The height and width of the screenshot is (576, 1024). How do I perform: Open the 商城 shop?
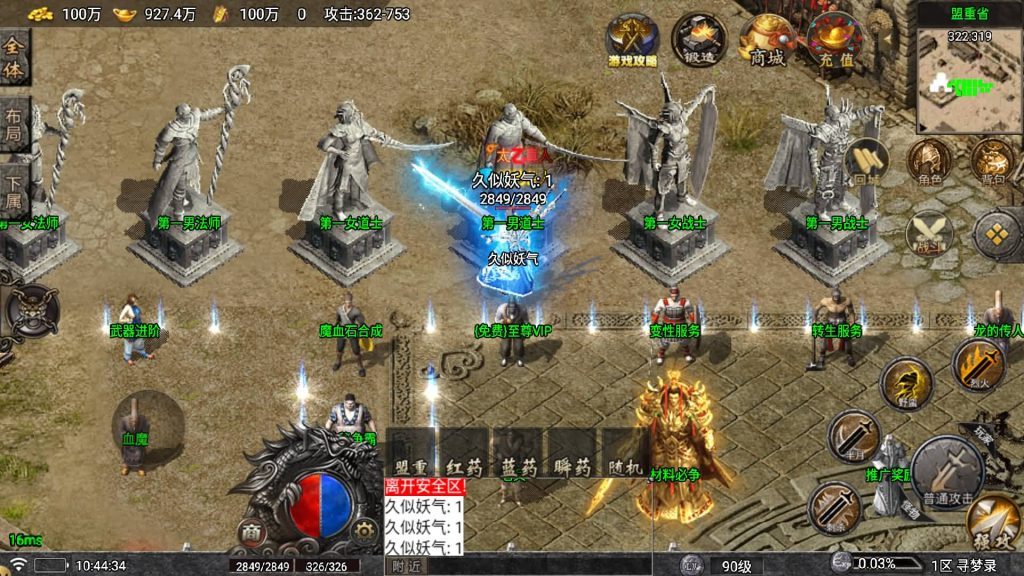point(767,40)
